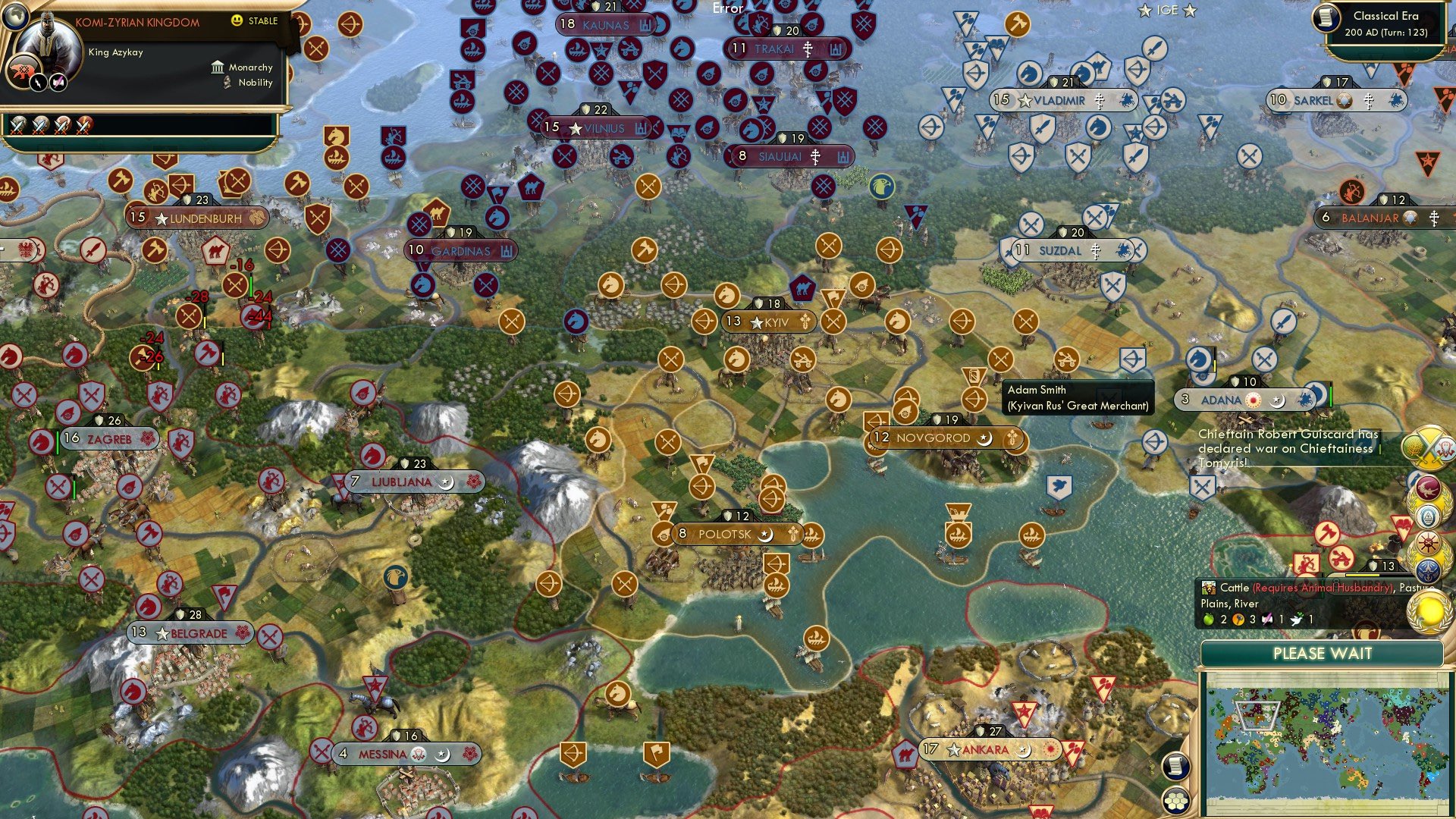This screenshot has height=819, width=1456.
Task: Click the red sun crest notification medallion
Action: [1427, 544]
